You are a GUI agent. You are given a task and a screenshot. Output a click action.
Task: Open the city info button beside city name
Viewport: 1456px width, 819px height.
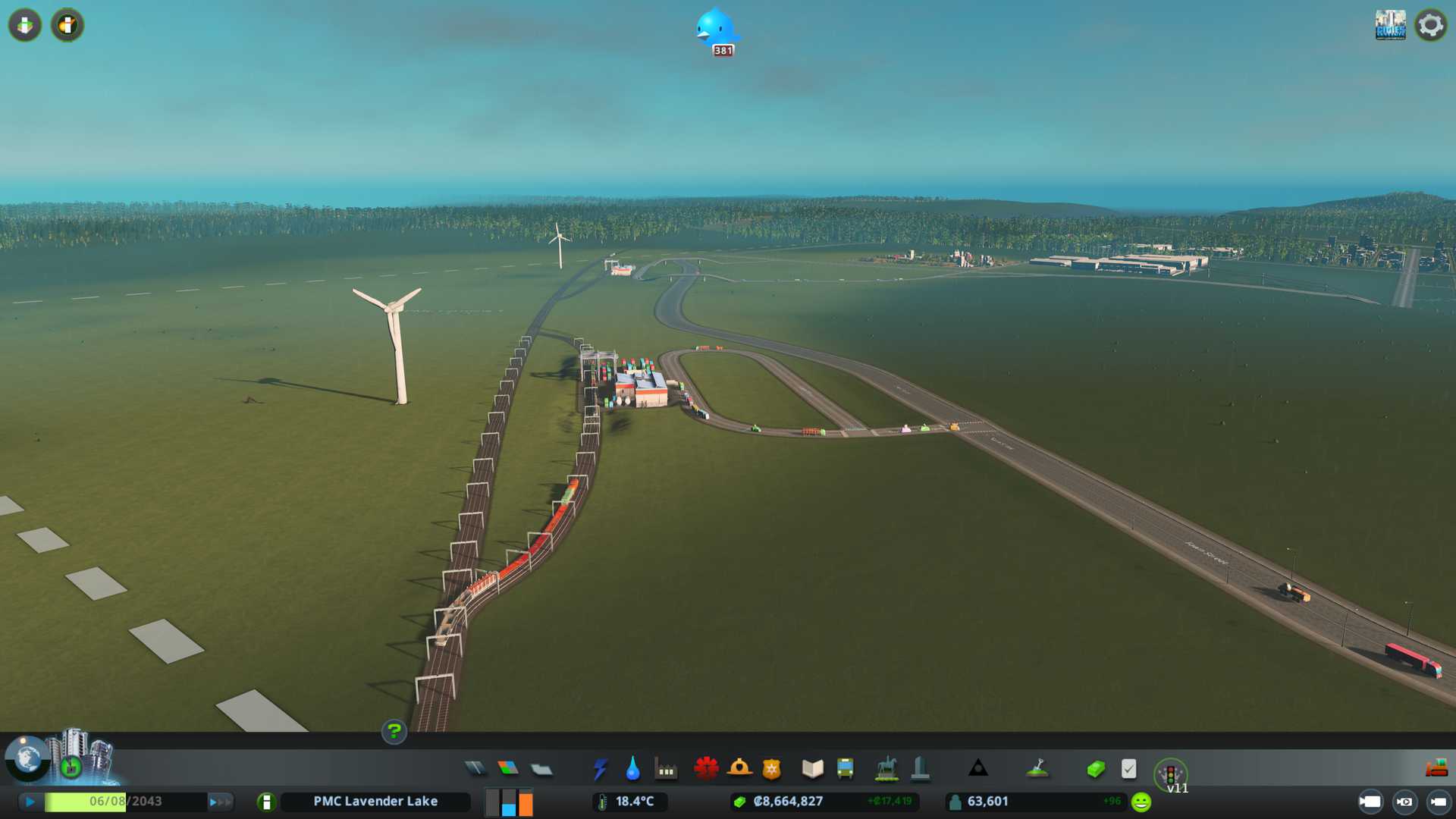click(266, 802)
